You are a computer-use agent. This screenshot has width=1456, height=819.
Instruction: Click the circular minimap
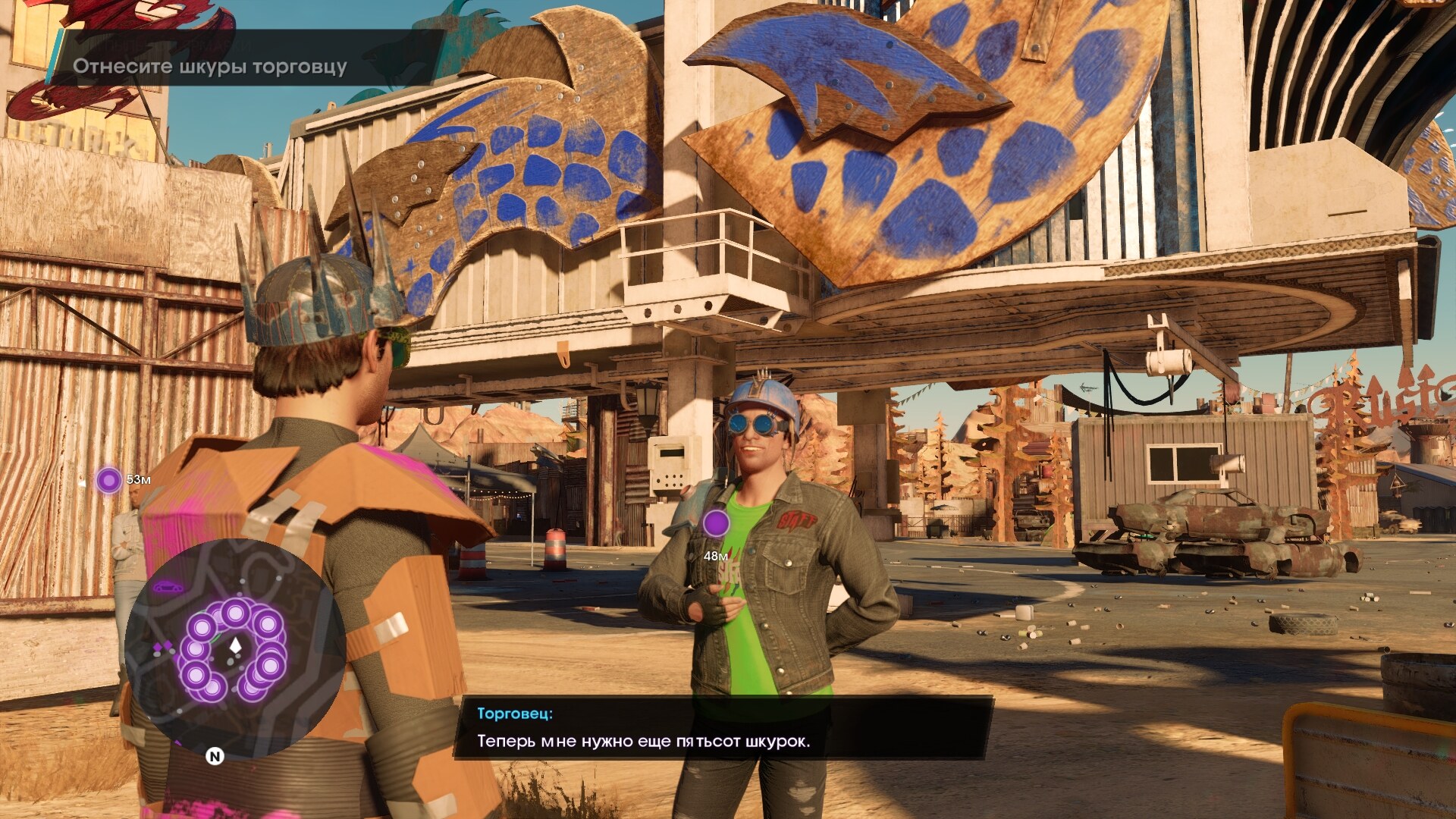235,649
